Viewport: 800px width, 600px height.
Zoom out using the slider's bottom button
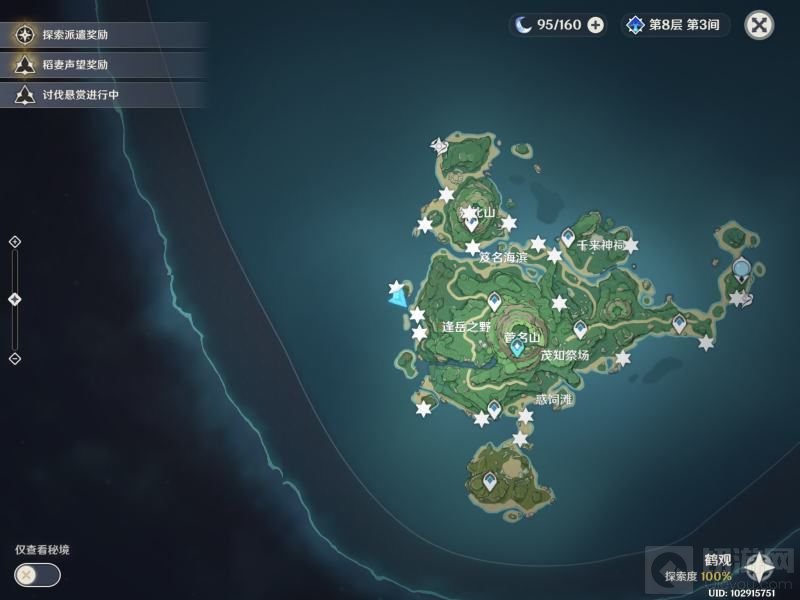[x=14, y=358]
